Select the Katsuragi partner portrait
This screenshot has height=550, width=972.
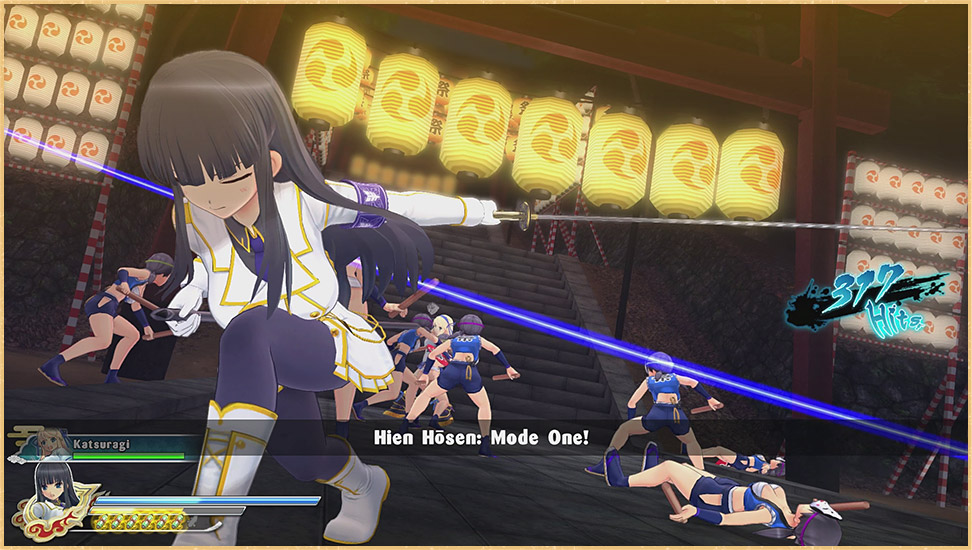point(50,442)
